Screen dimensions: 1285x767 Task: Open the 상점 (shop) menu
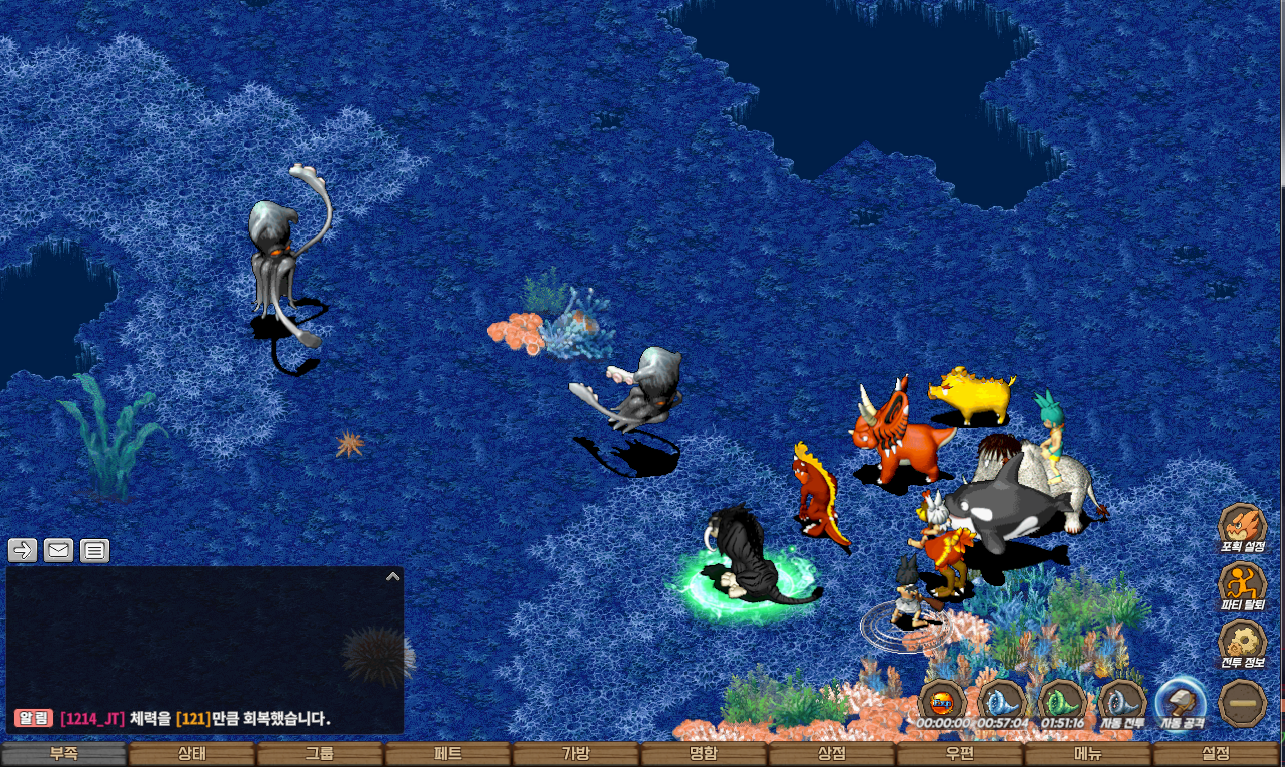pyautogui.click(x=832, y=755)
